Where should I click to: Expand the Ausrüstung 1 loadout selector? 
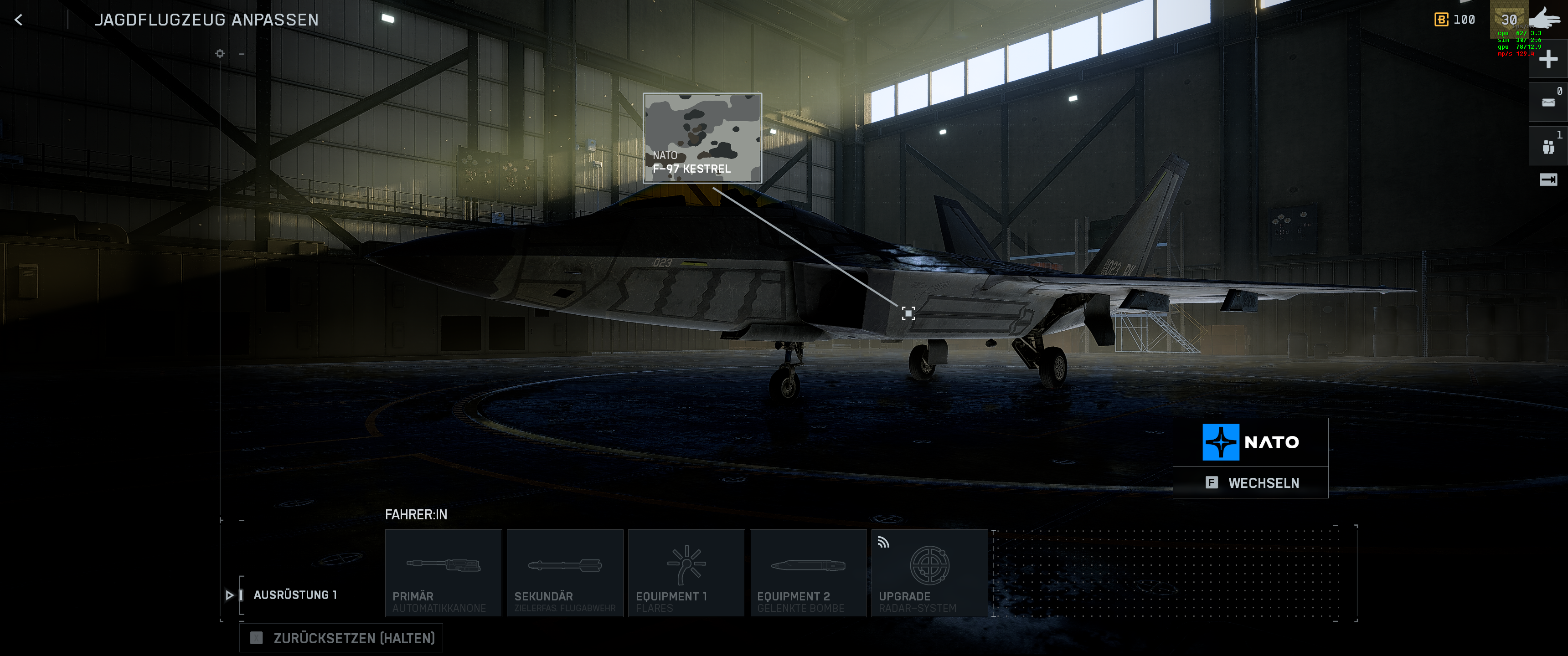point(295,595)
